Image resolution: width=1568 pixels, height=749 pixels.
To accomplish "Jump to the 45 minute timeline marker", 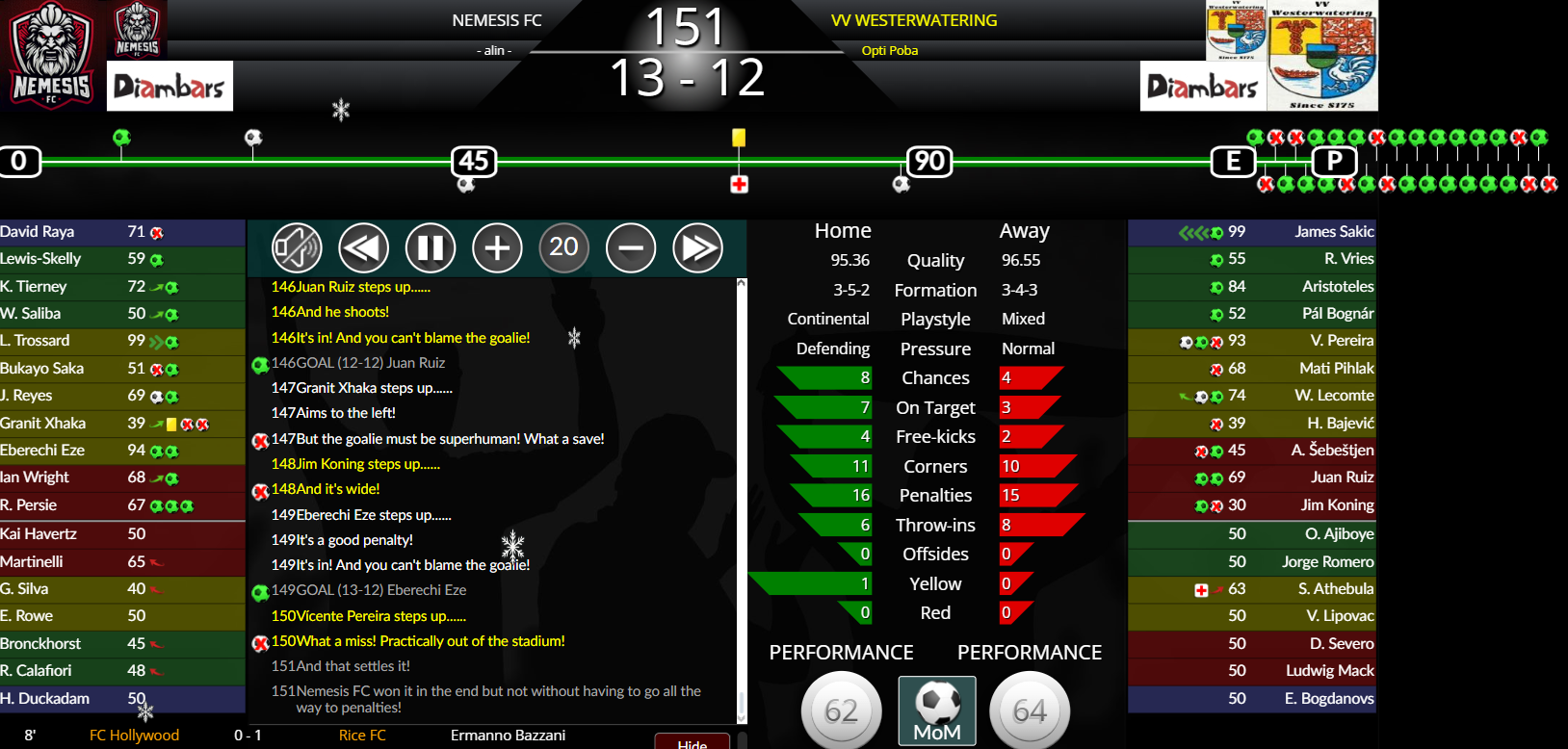I will (474, 161).
